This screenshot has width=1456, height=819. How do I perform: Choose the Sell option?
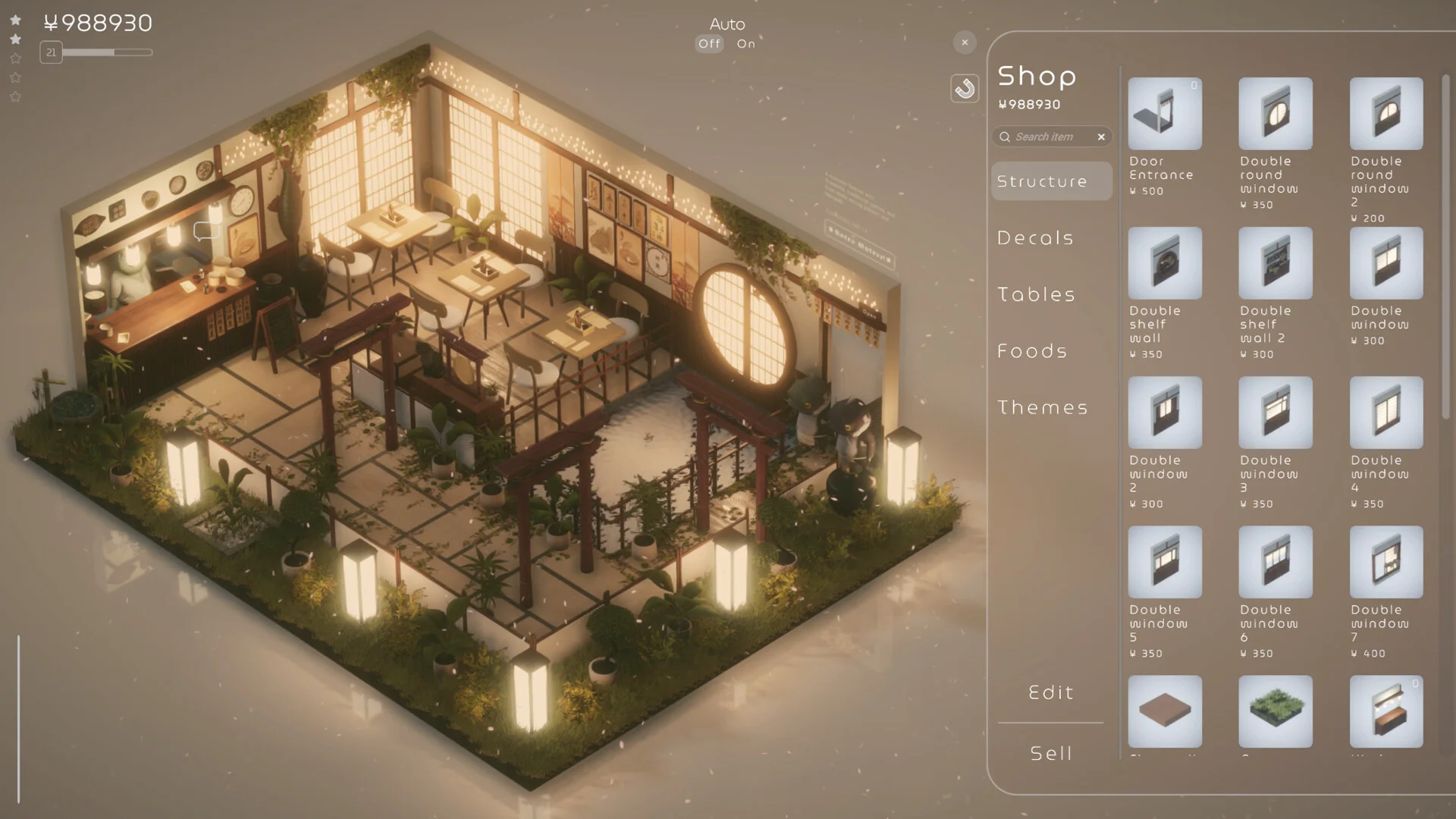1051,753
